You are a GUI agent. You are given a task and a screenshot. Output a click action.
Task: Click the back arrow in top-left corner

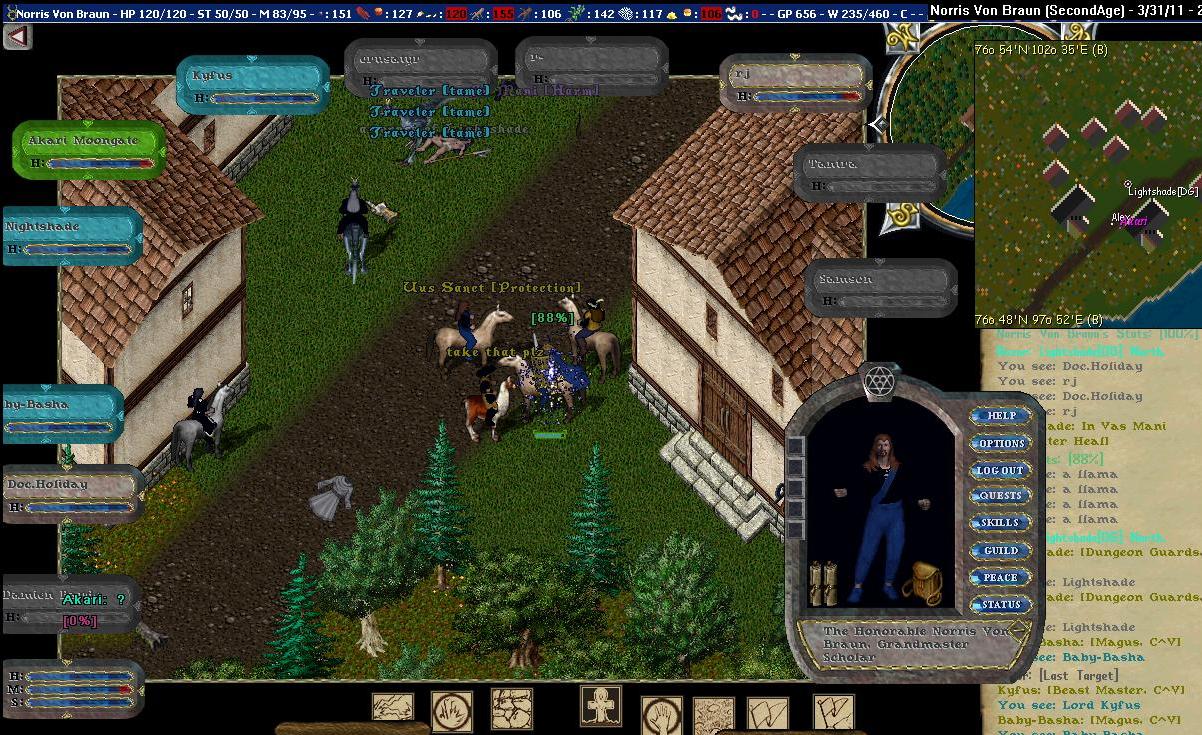[17, 37]
